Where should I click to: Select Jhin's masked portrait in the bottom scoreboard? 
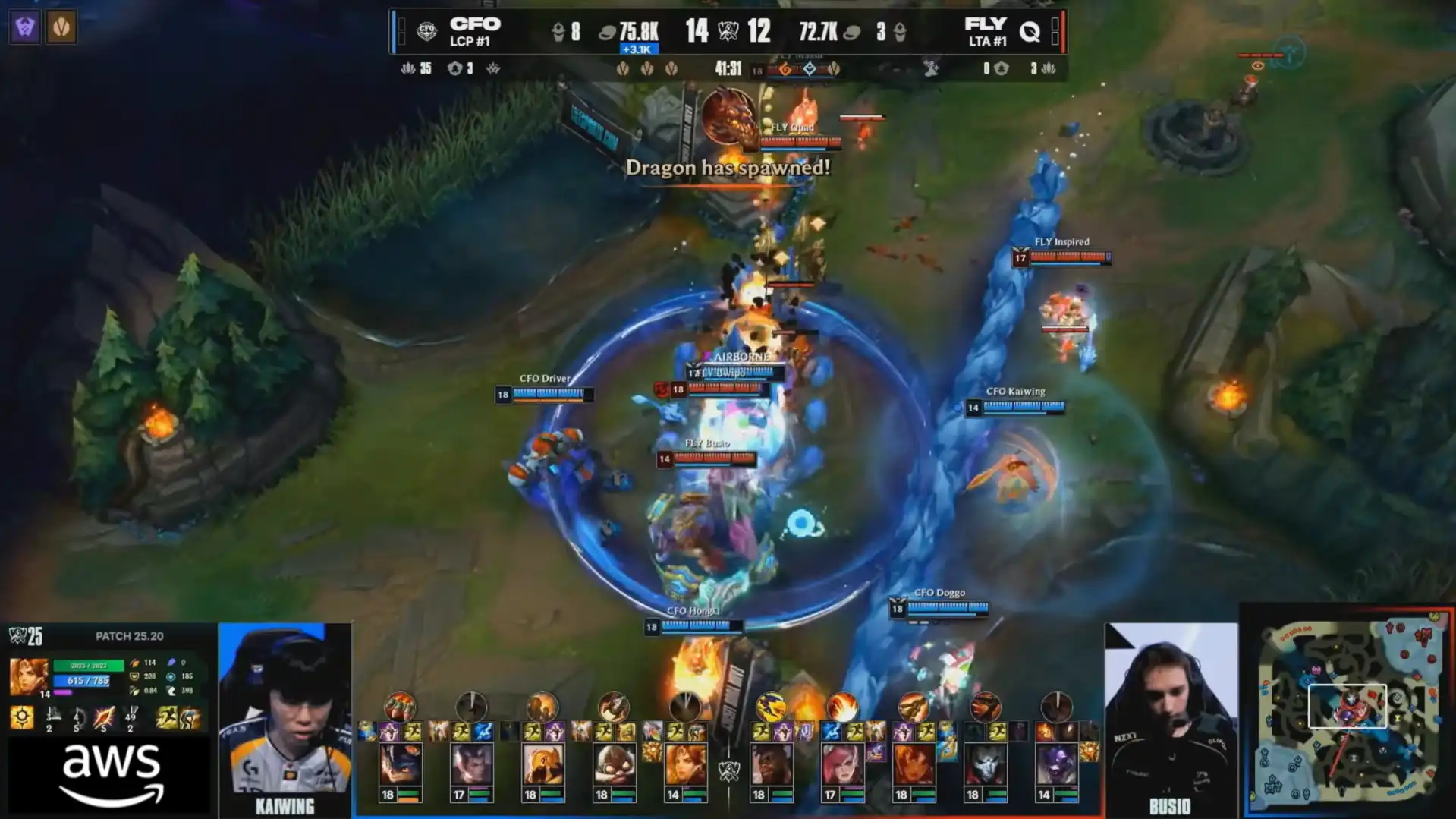click(985, 764)
